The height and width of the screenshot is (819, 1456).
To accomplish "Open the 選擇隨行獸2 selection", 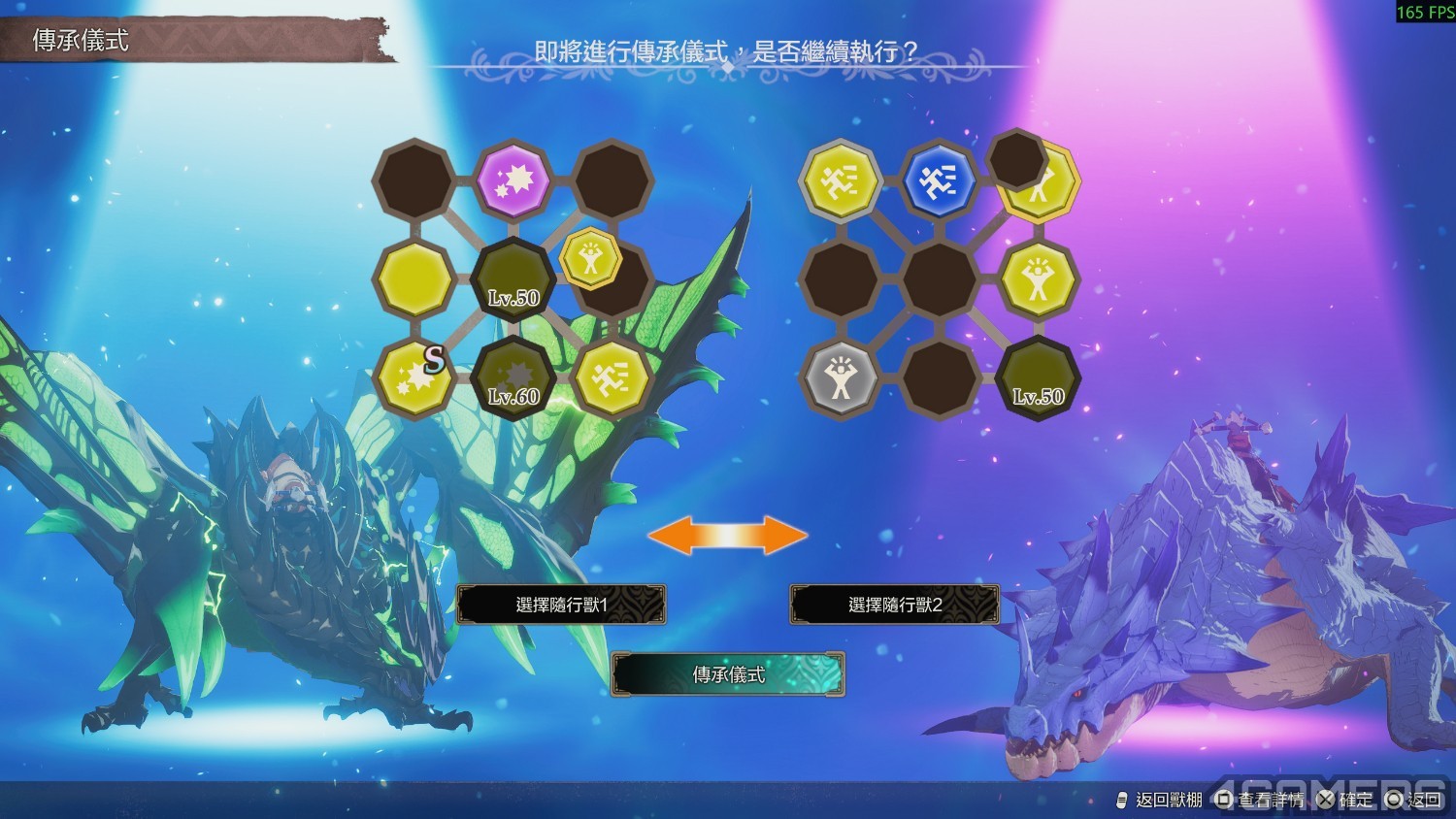I will (x=894, y=605).
